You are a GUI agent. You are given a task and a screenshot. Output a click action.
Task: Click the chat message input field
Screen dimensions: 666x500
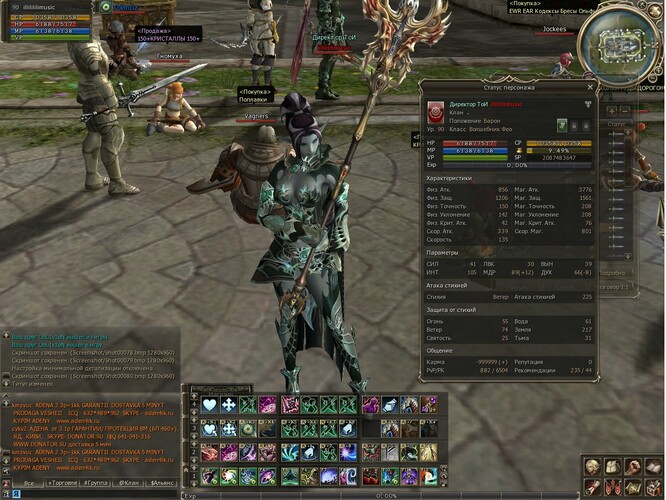tap(90, 494)
